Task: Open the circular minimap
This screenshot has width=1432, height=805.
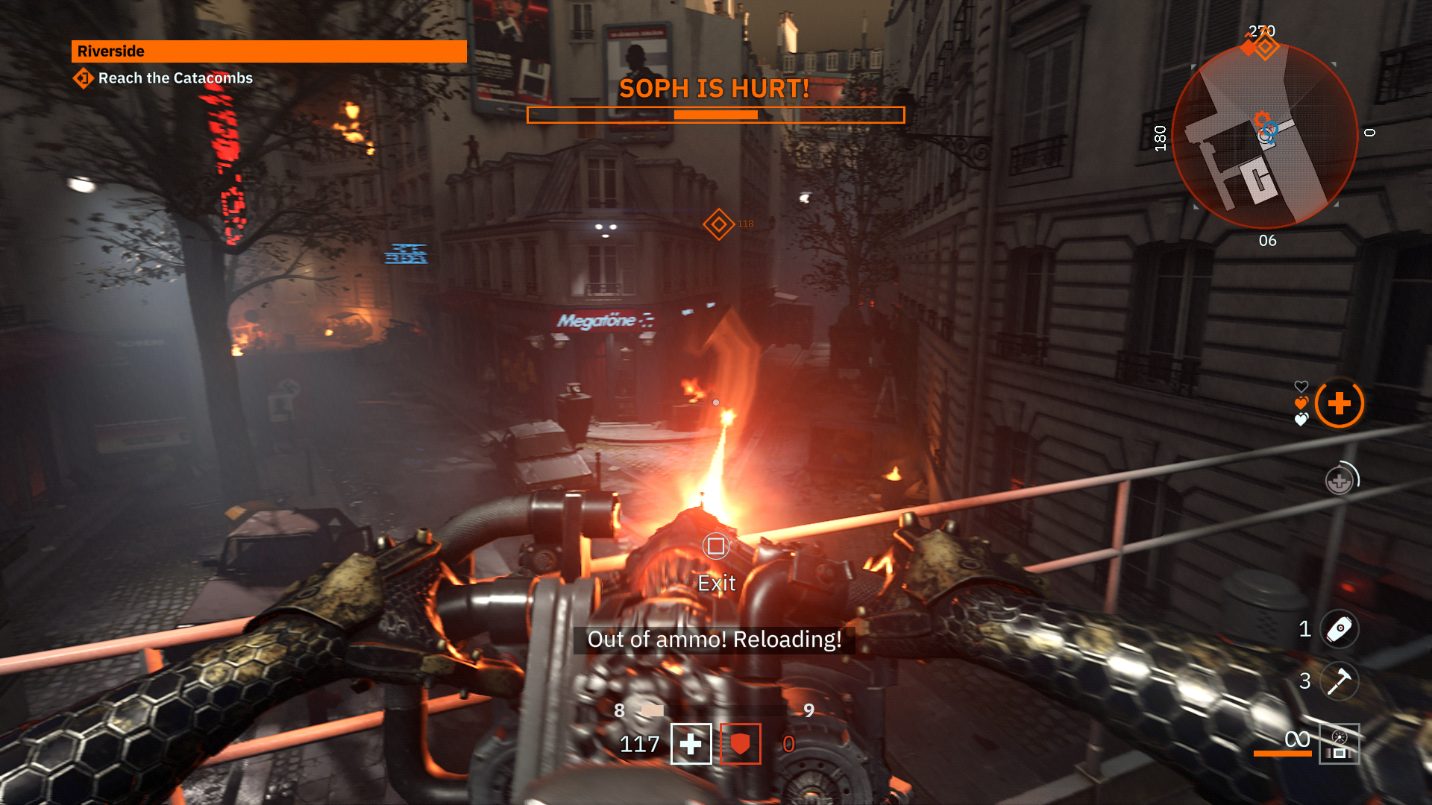Action: tap(1264, 136)
